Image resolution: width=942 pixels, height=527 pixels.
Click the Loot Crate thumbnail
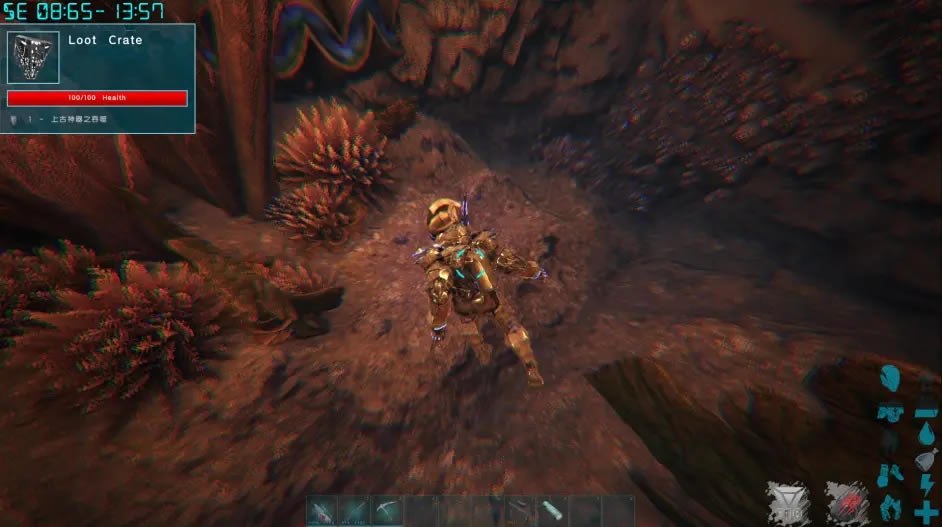(x=33, y=58)
